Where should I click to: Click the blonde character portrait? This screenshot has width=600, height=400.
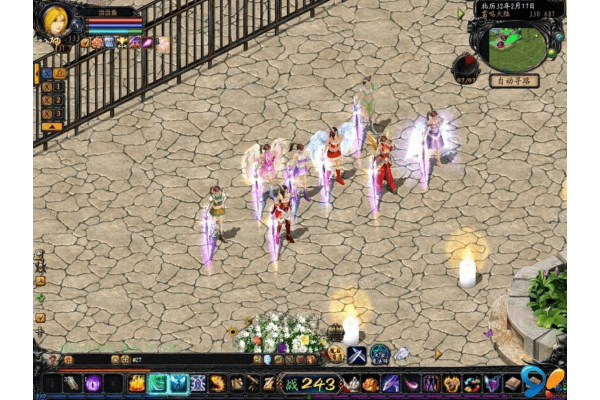click(56, 20)
